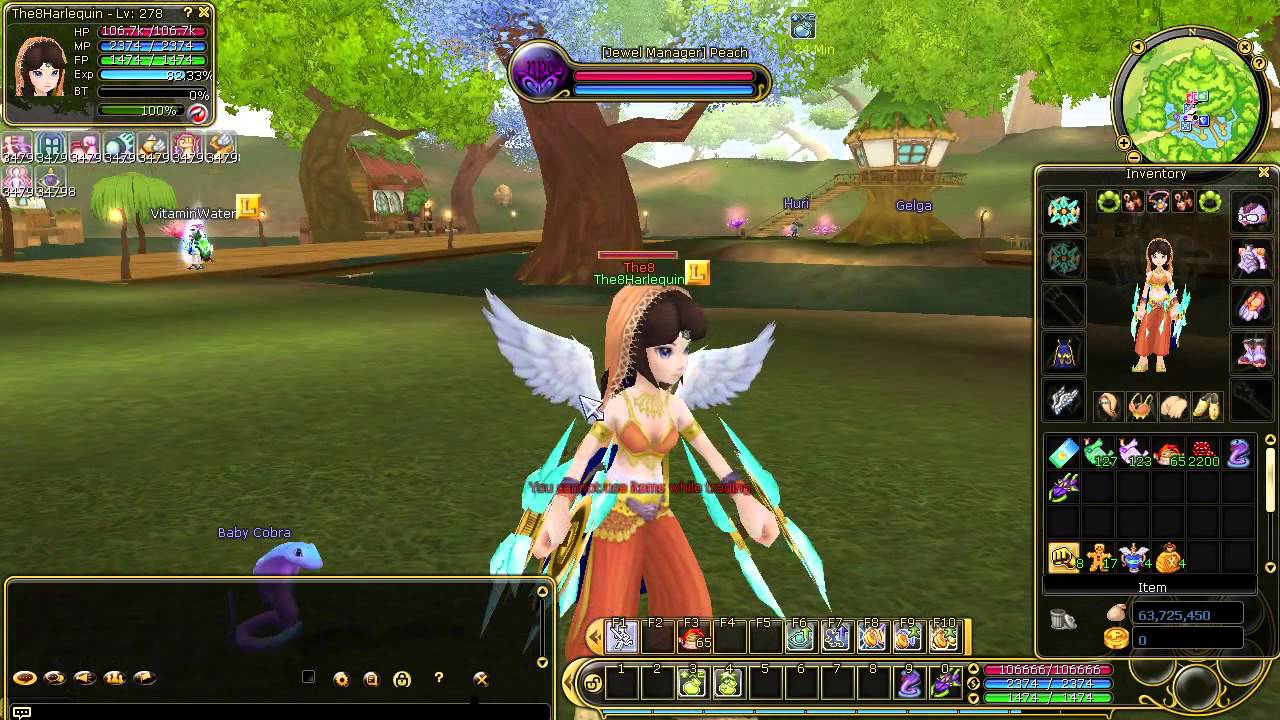Click the blue ticket item in inventory

(1063, 453)
